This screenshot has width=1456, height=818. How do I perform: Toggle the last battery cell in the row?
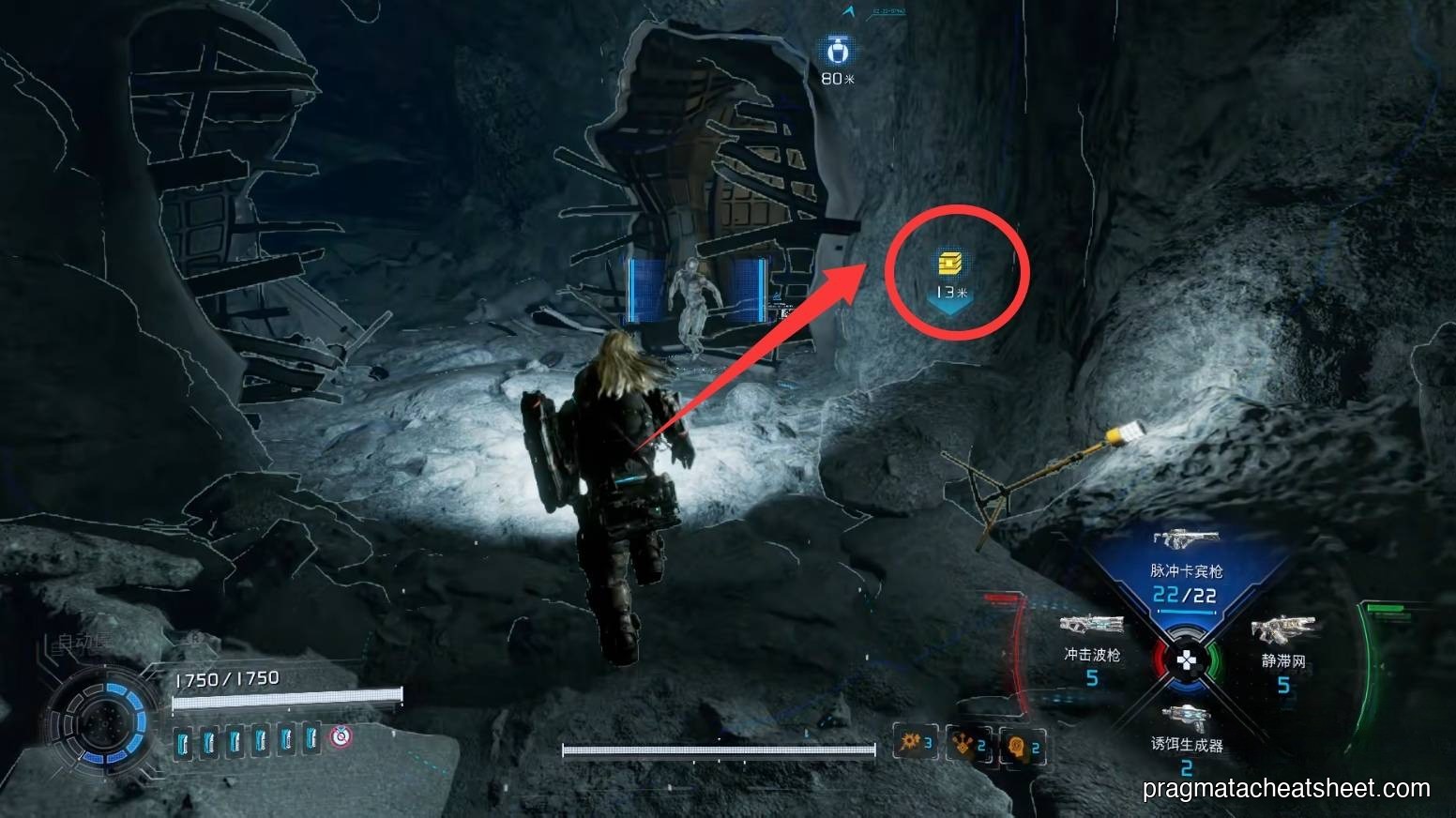310,740
